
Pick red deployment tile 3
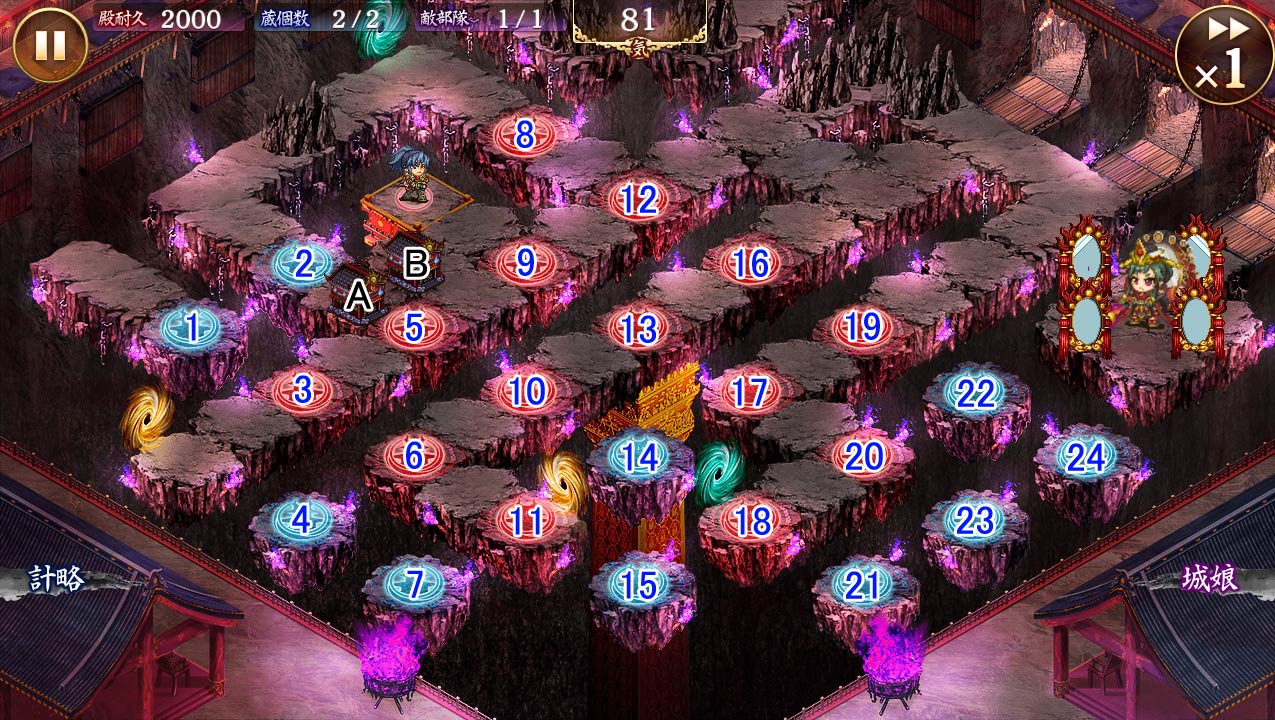pyautogui.click(x=302, y=391)
